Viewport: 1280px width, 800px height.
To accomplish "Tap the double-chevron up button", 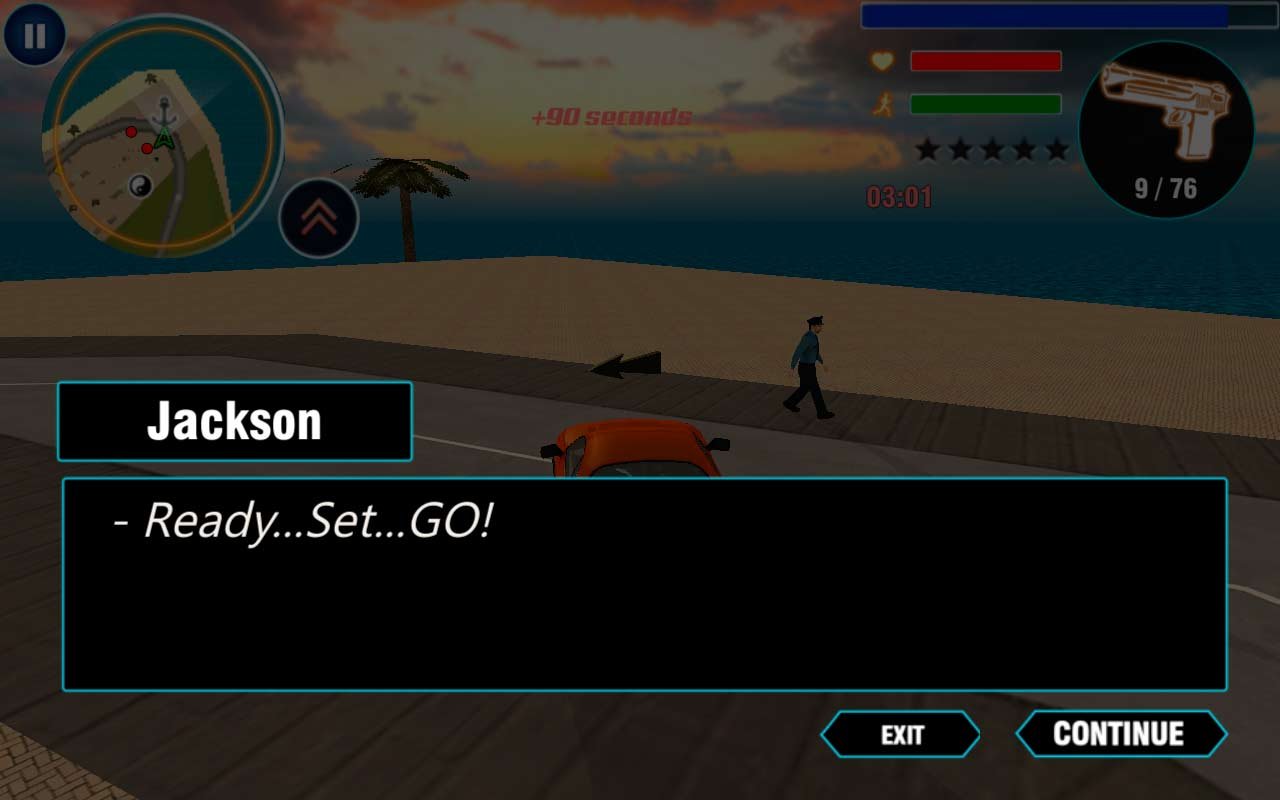I will 319,219.
